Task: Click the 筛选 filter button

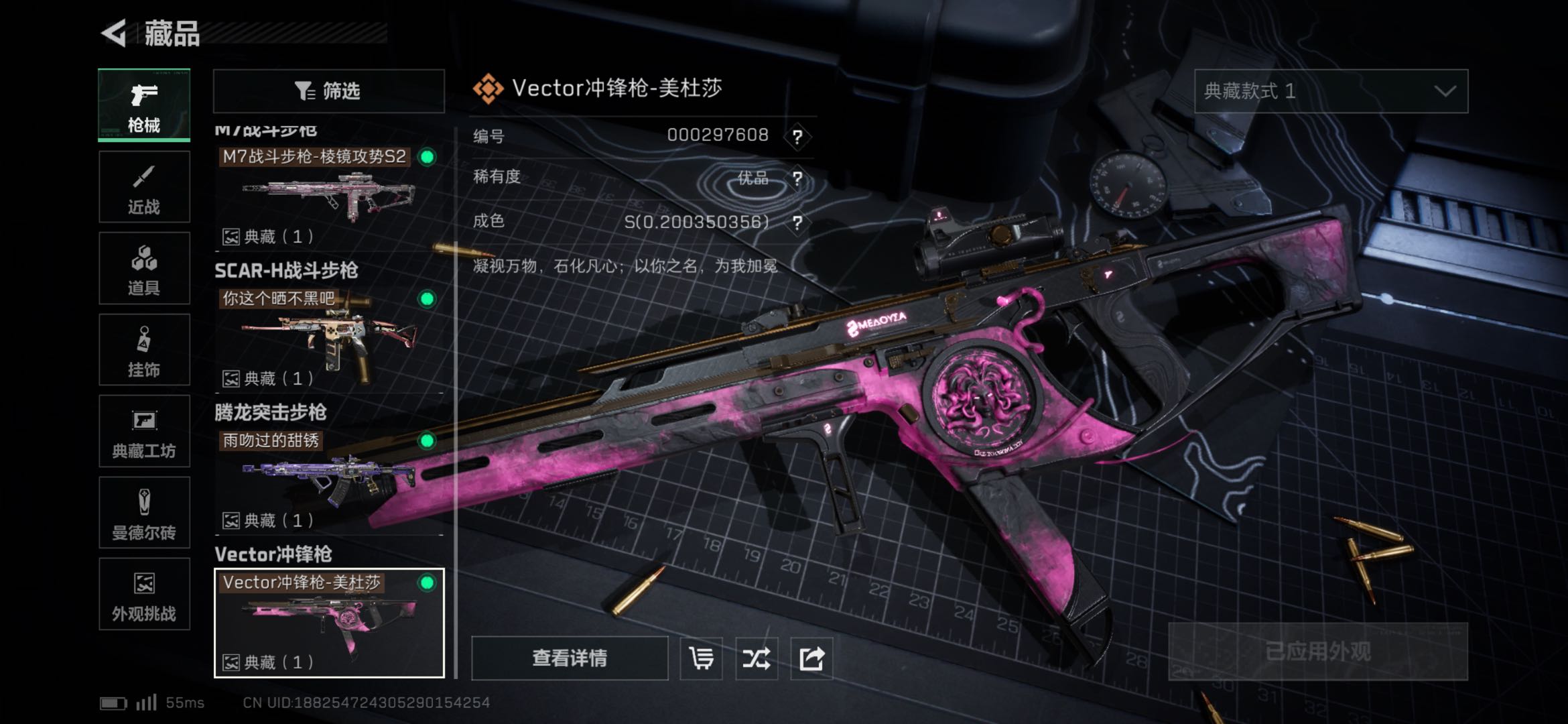Action: pyautogui.click(x=328, y=91)
